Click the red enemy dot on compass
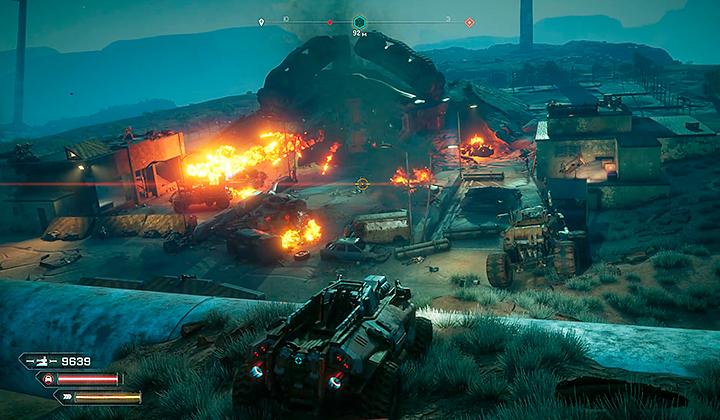Image resolution: width=720 pixels, height=420 pixels. (329, 21)
